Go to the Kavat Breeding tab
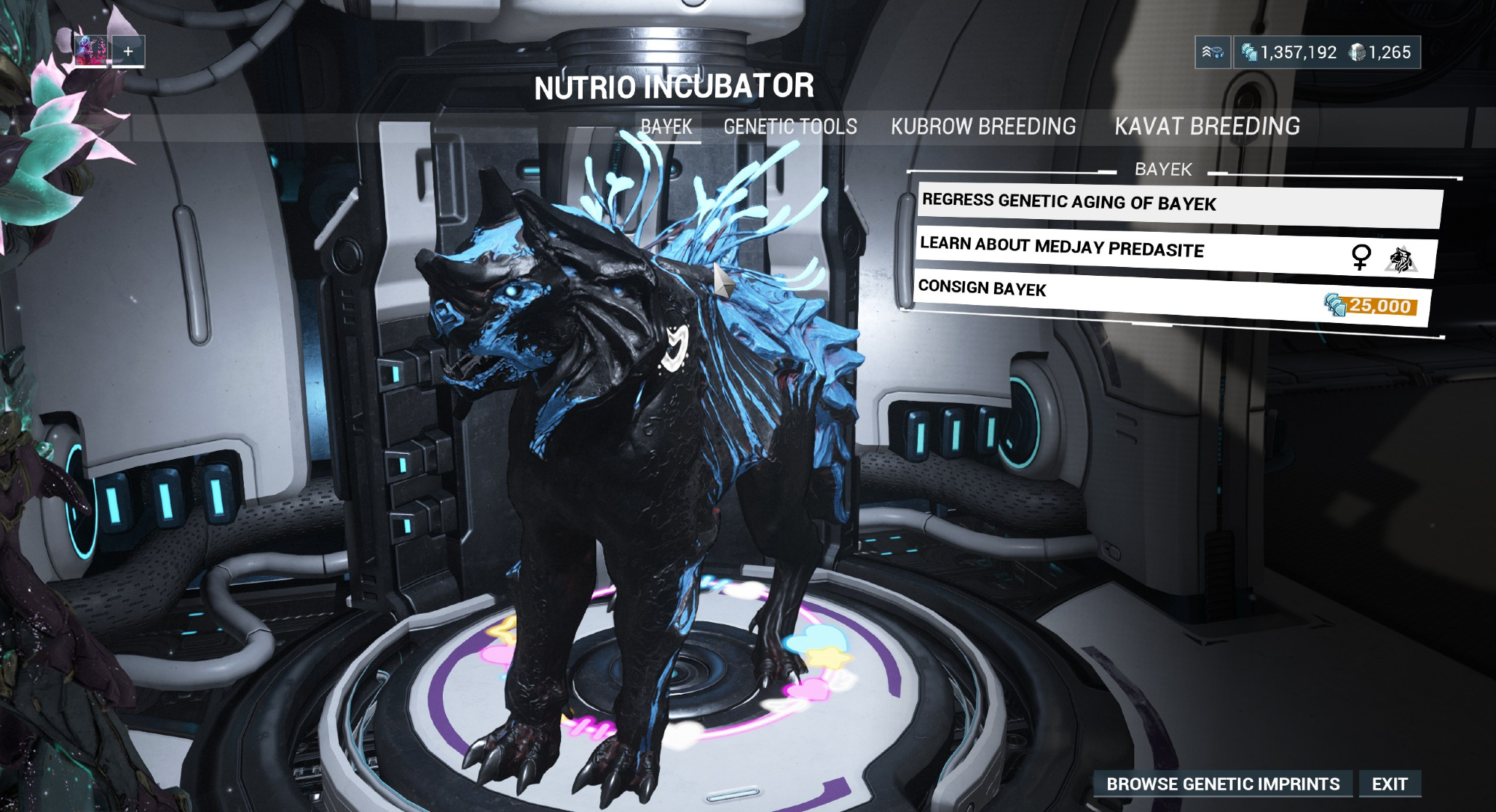The width and height of the screenshot is (1496, 812). click(x=1207, y=126)
